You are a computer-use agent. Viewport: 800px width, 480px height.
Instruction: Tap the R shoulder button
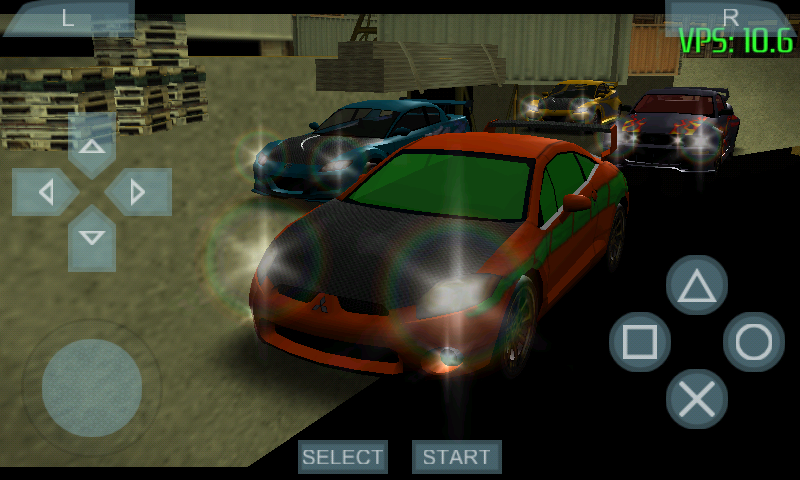(x=730, y=17)
